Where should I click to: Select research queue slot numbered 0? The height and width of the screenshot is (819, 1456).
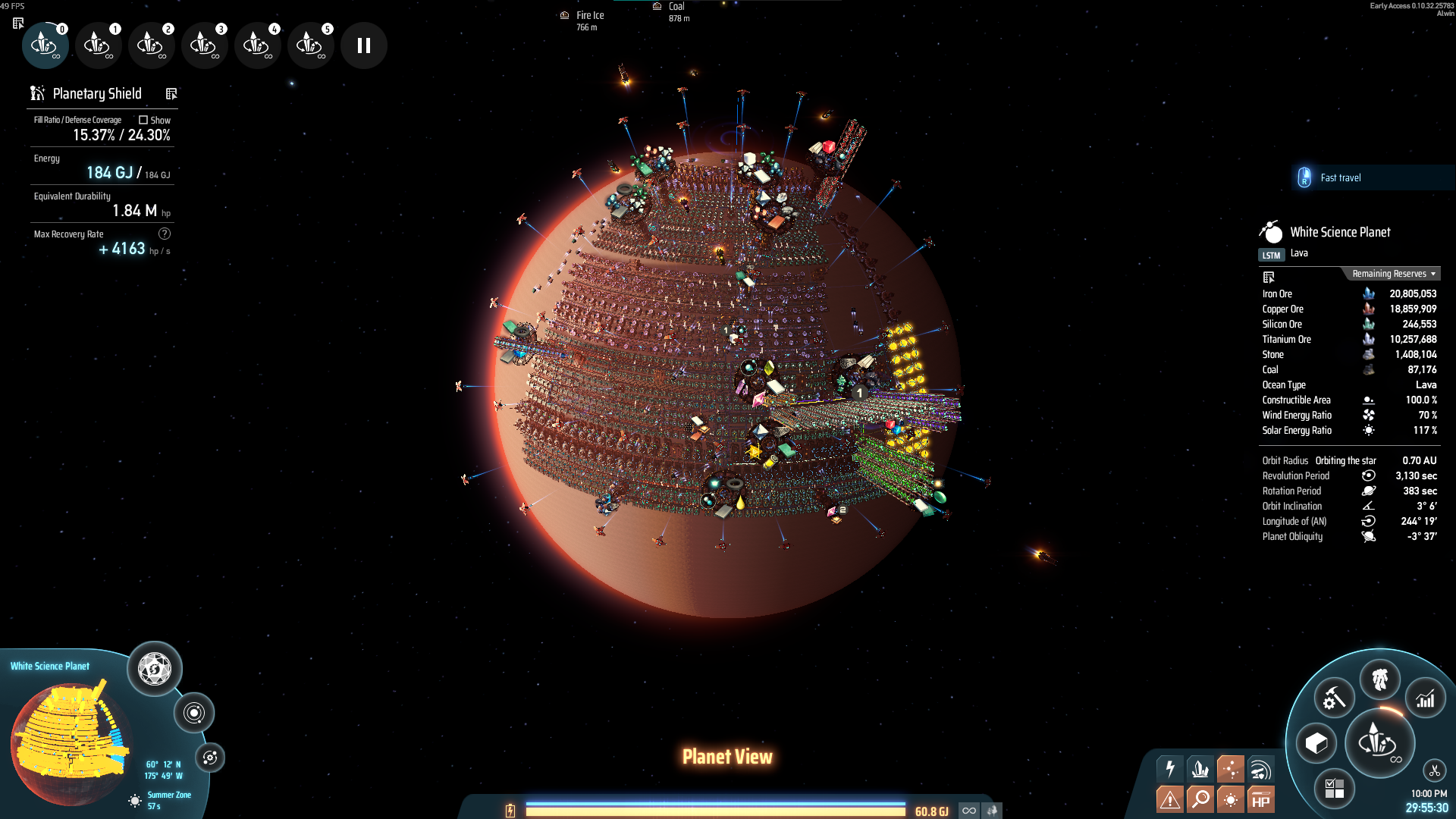point(45,45)
